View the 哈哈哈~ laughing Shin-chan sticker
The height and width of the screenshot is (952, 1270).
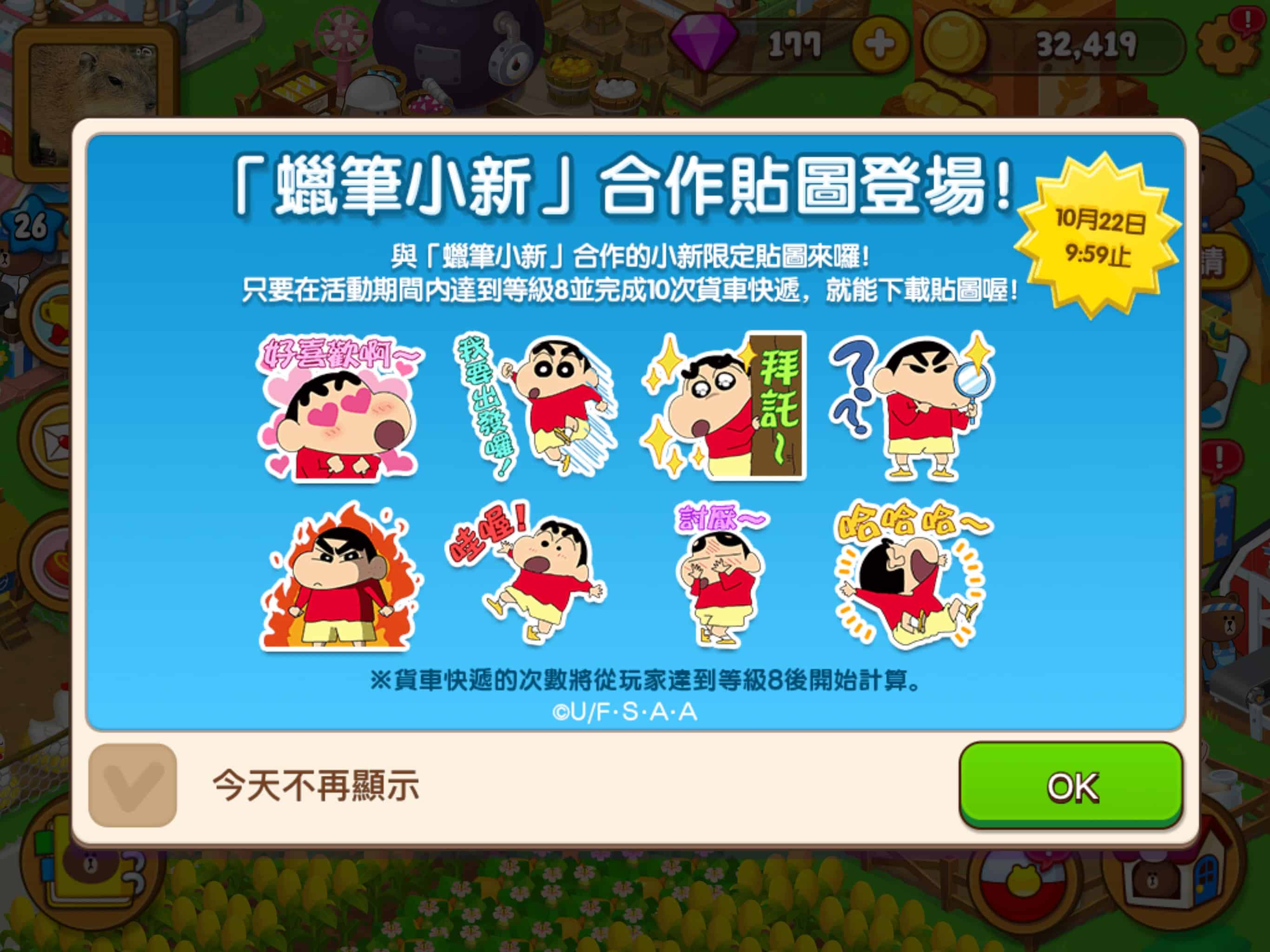tap(913, 580)
